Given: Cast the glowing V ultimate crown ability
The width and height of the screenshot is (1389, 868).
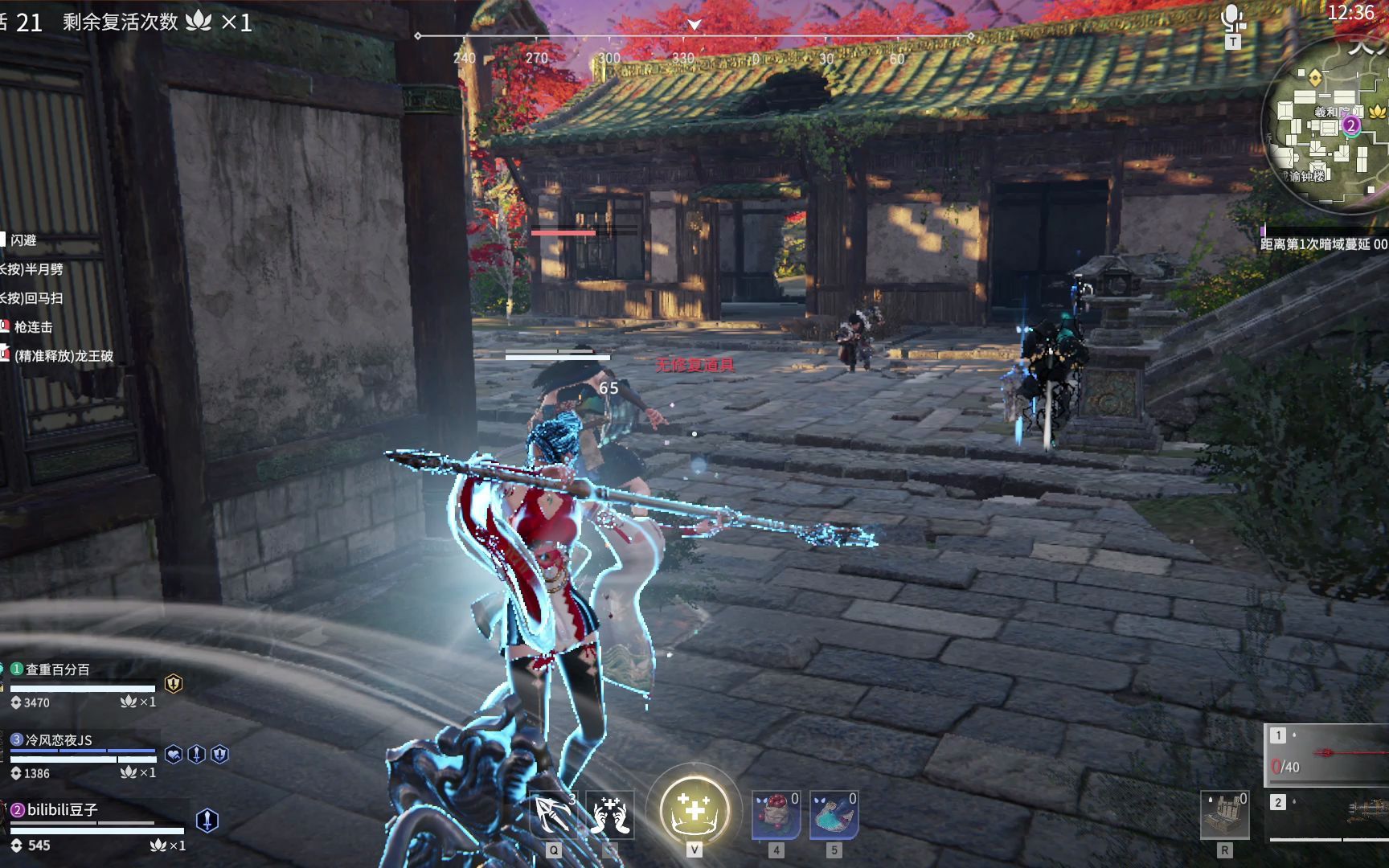Looking at the screenshot, I should 693,810.
